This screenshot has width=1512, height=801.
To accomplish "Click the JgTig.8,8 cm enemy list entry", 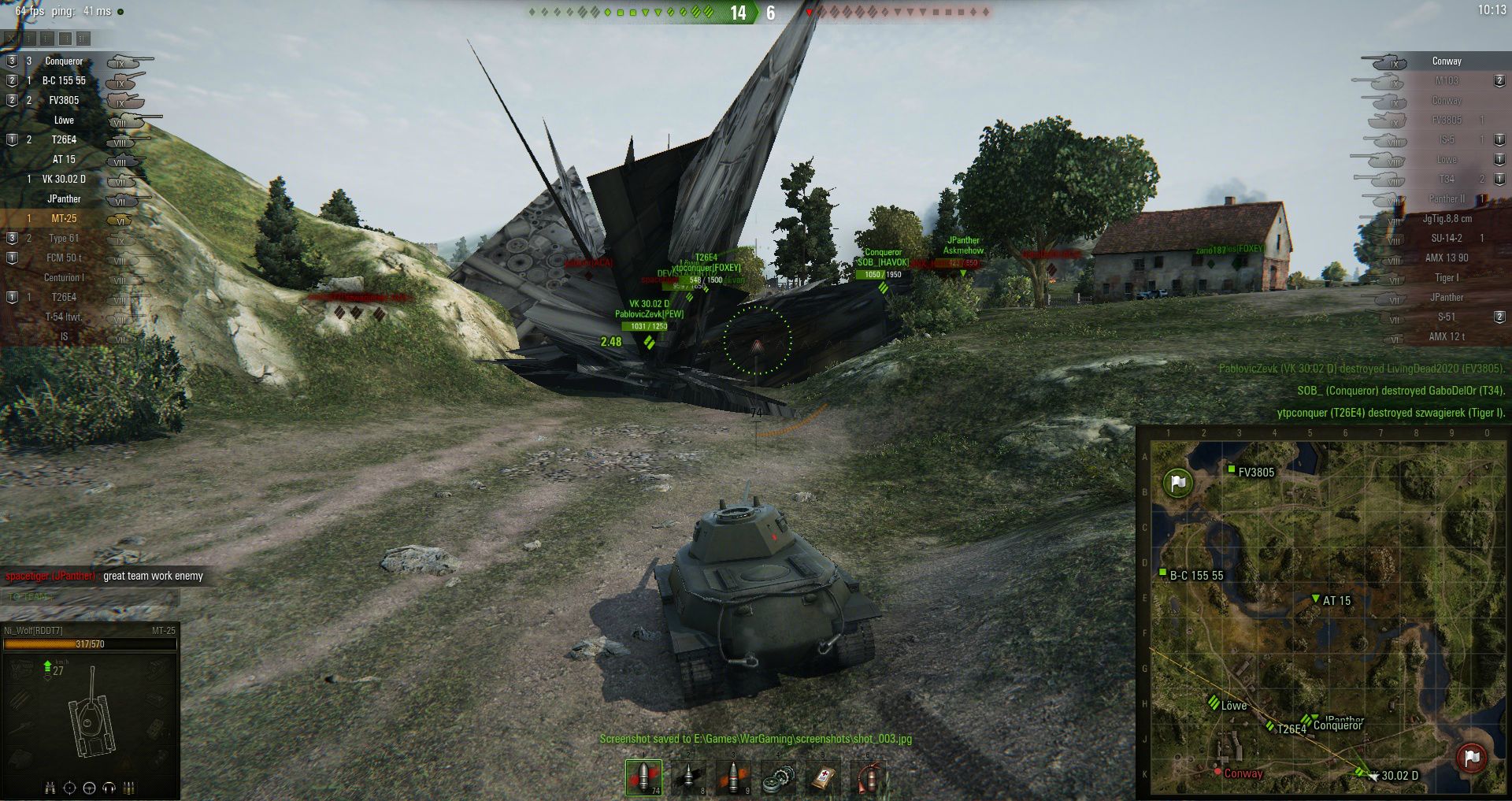I will 1446,219.
